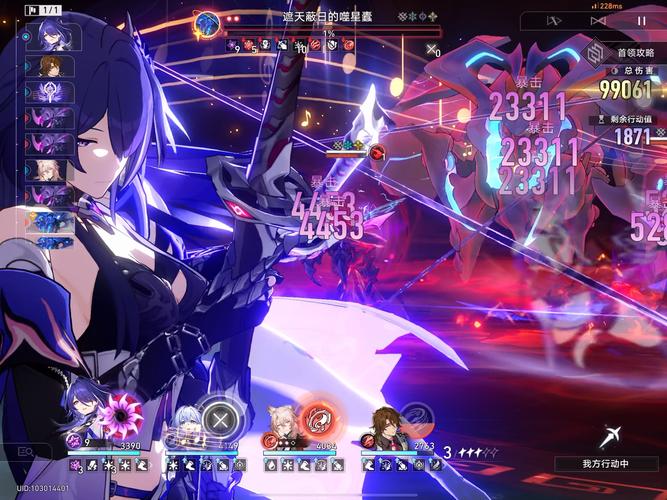The image size is (667, 500).
Task: Open the boss name bar 遮天蔽日的噬星蠹
Action: coord(321,18)
